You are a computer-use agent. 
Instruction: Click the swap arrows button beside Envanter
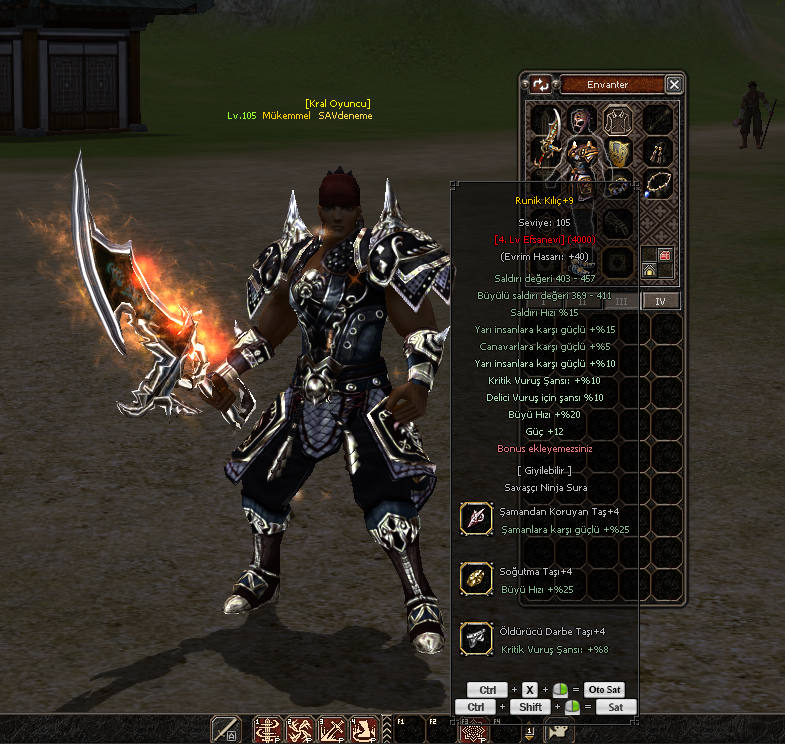click(540, 85)
